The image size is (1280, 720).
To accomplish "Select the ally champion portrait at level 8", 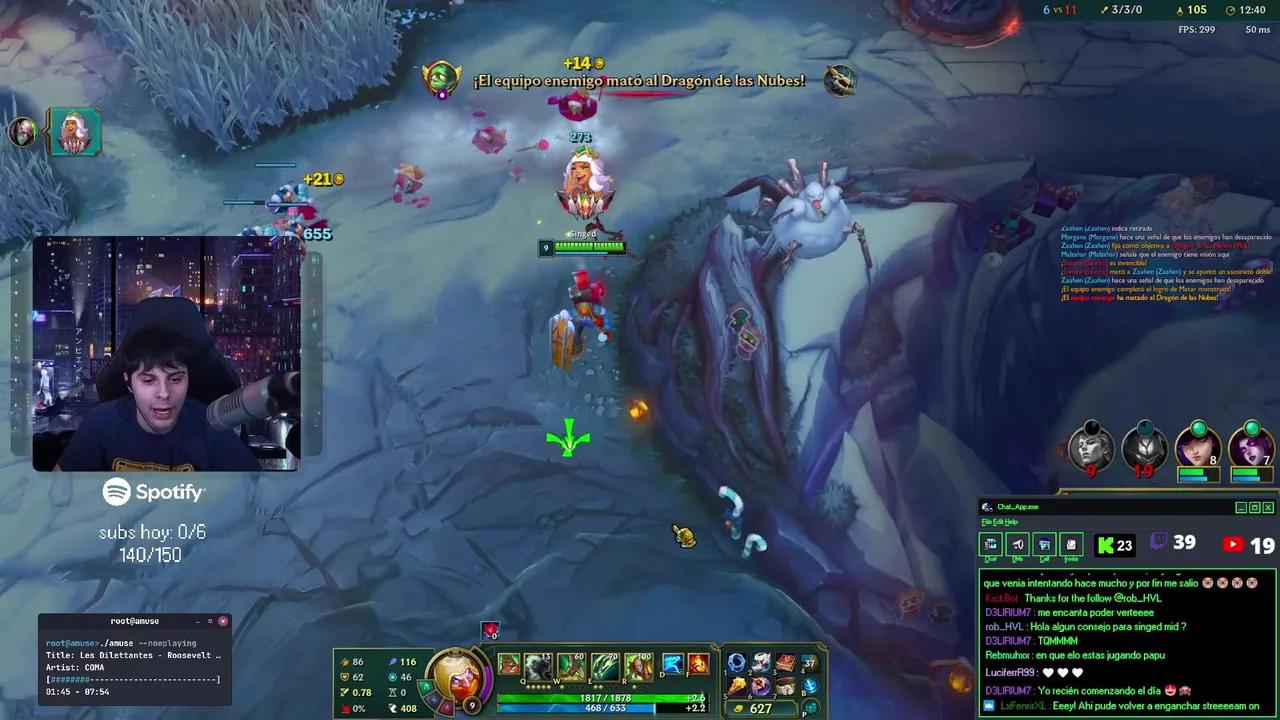I will [1197, 448].
